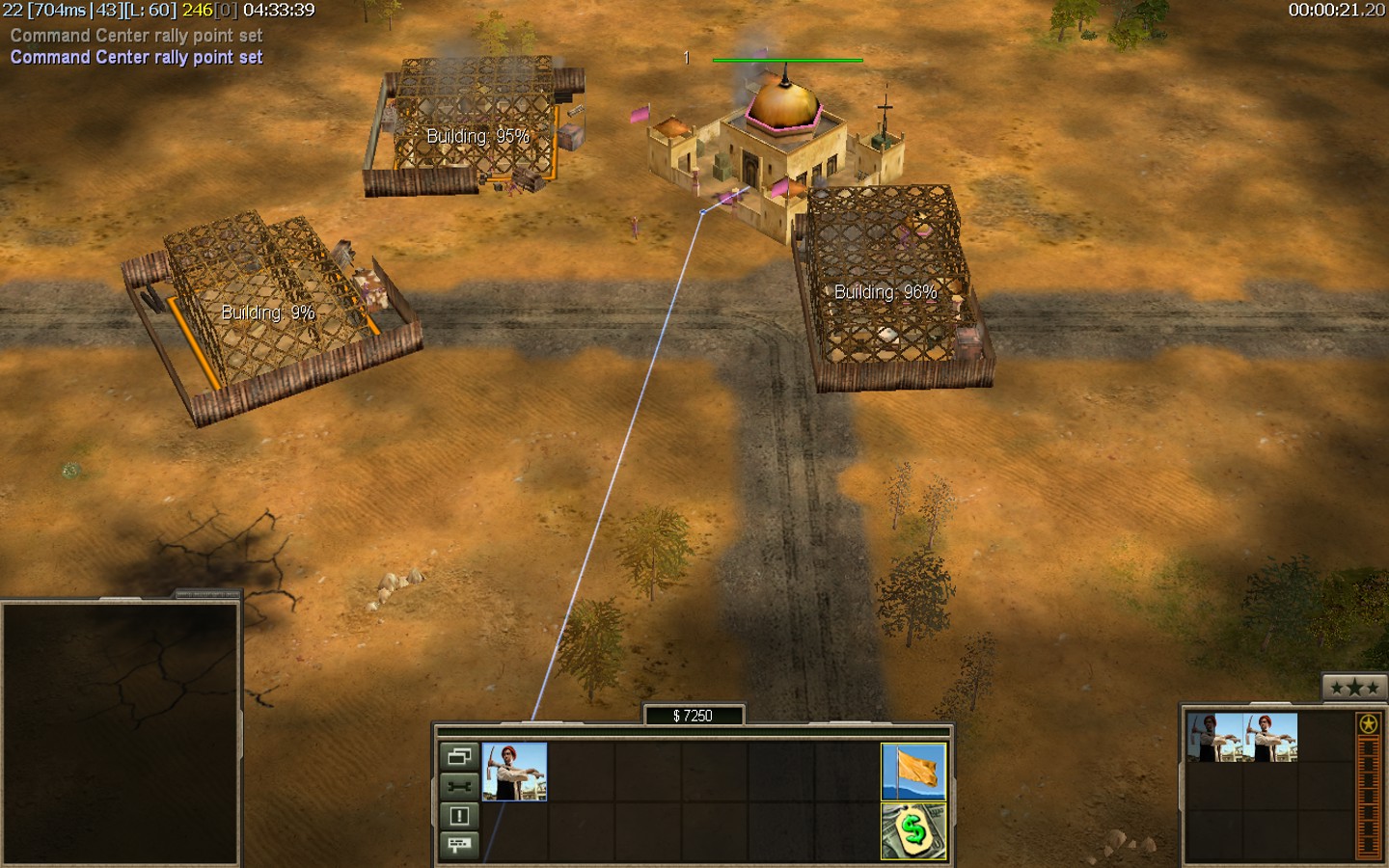
Task: Click the radar minimap panel
Action: click(x=121, y=733)
